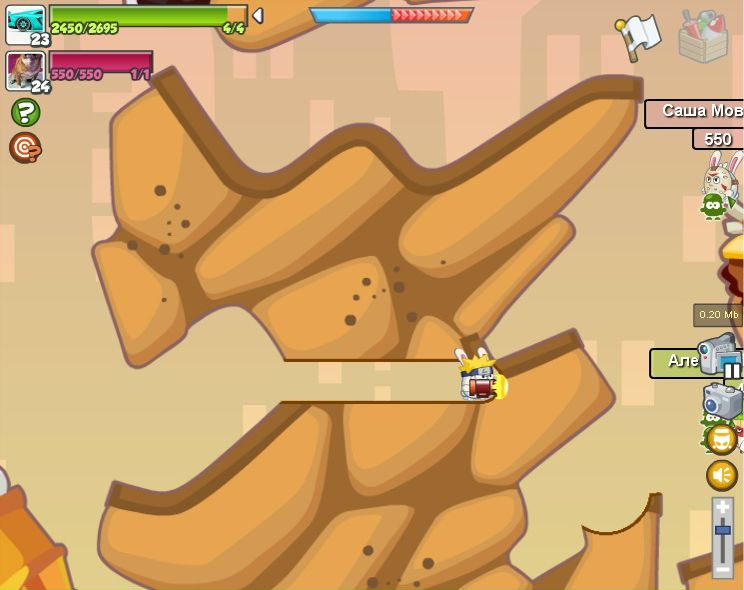Take a screenshot with the photo camera

tap(722, 401)
